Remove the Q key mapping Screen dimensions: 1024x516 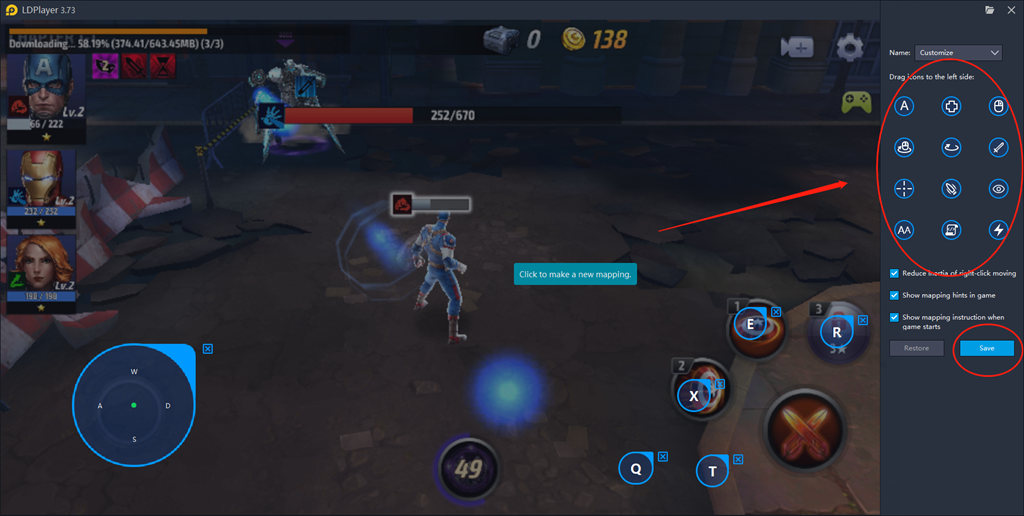662,456
